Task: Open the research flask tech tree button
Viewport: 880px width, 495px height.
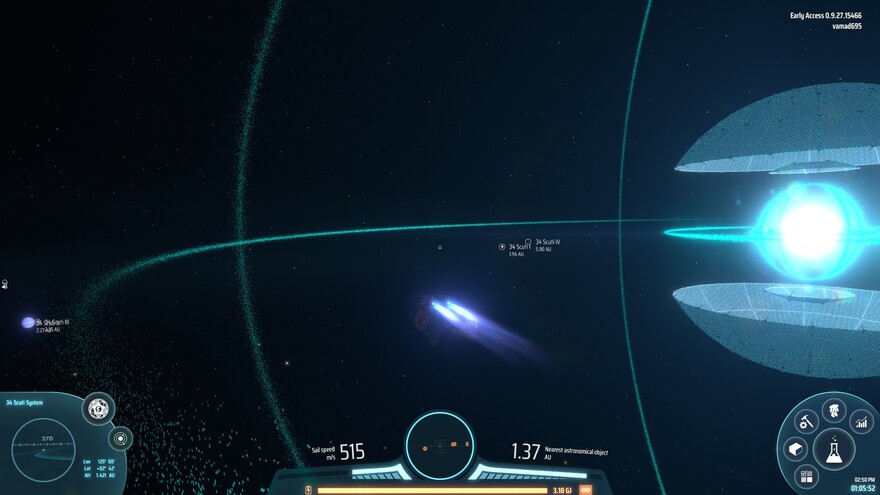Action: [x=833, y=451]
